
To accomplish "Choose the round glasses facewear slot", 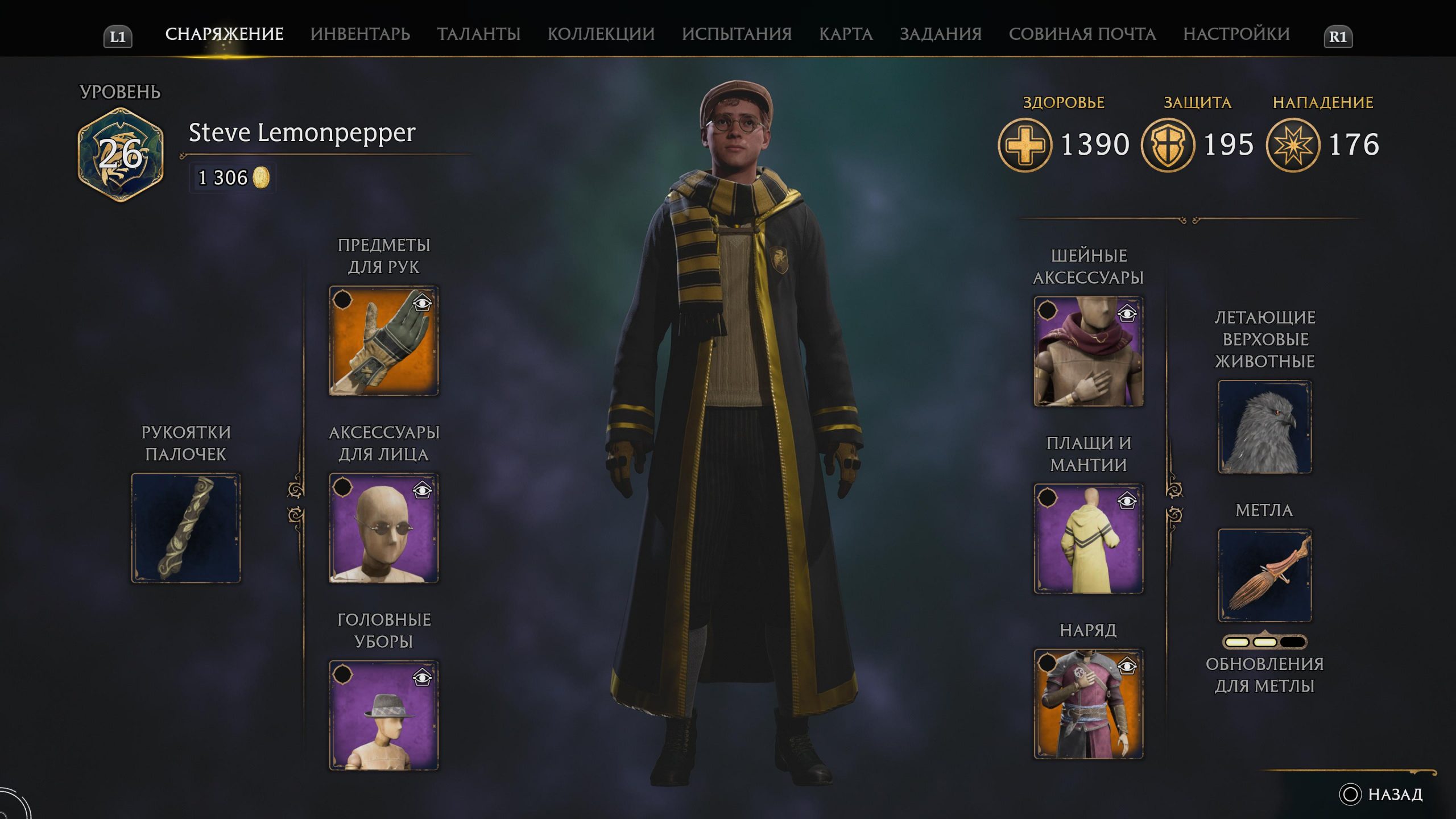I will [x=384, y=528].
